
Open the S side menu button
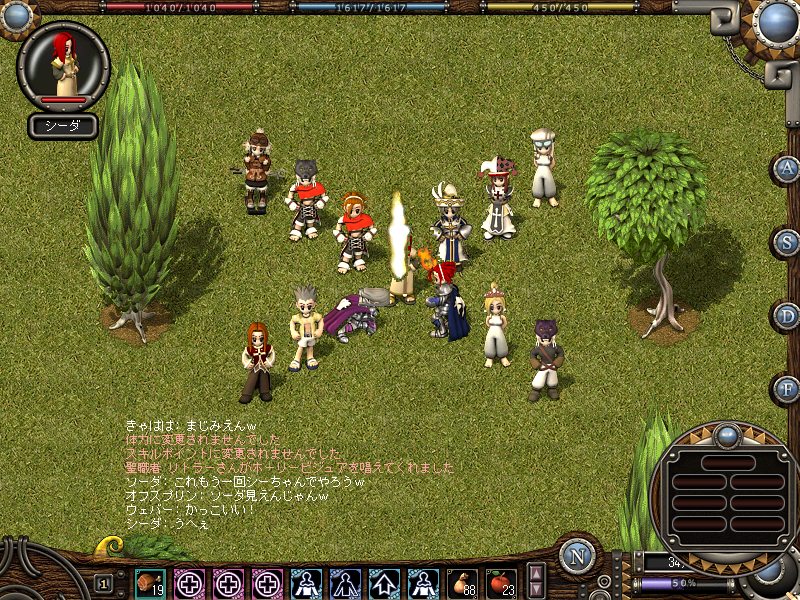[x=787, y=241]
